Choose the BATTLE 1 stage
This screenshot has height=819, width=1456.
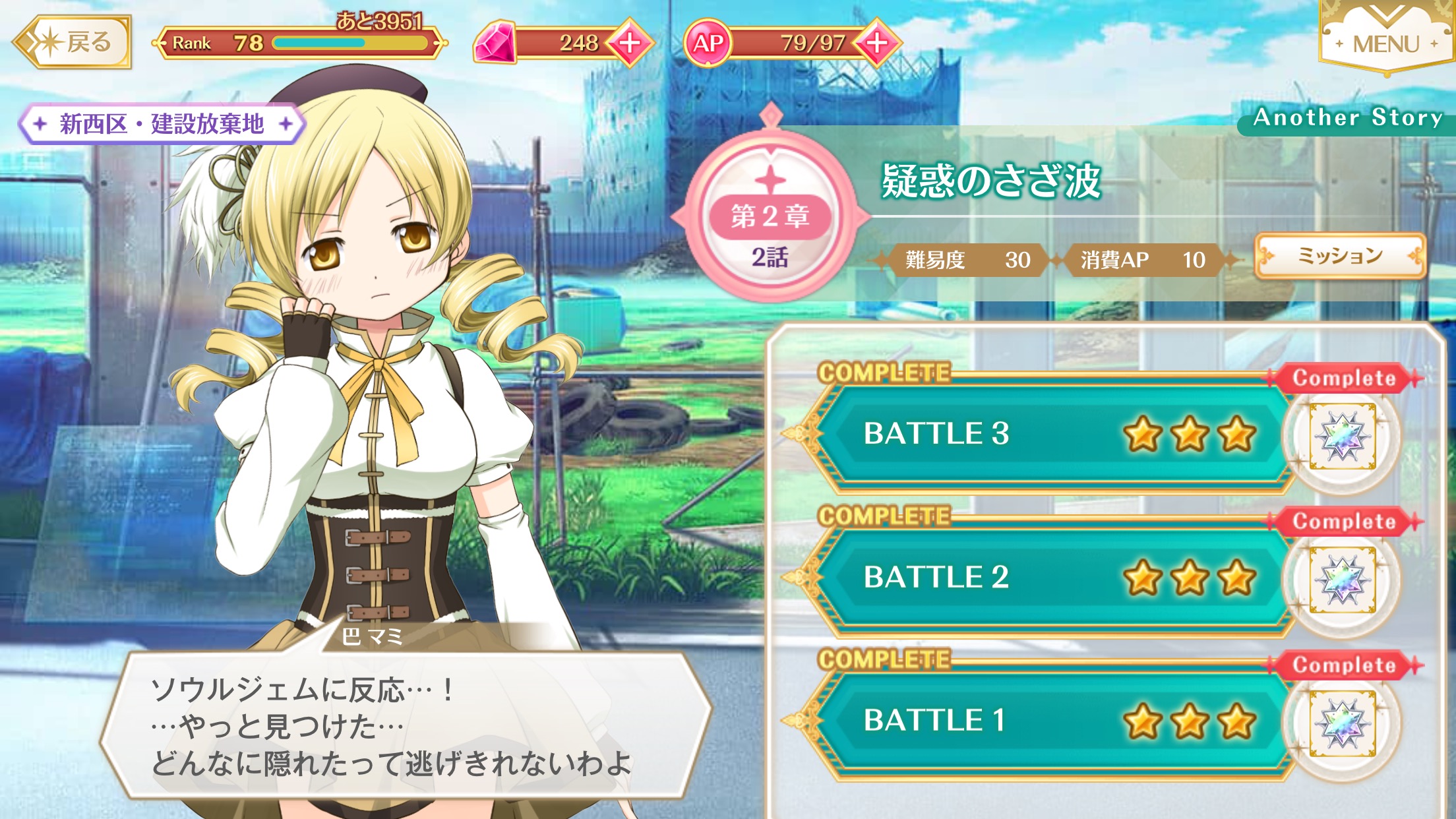(1048, 720)
